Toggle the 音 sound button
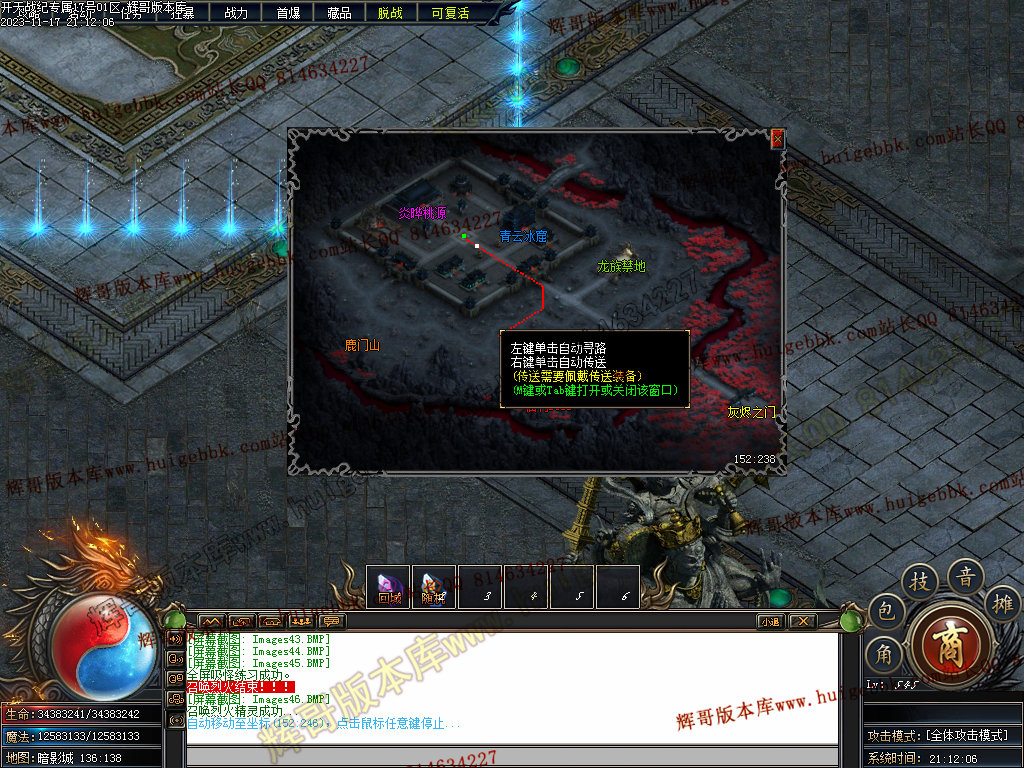The image size is (1024, 768). 966,576
